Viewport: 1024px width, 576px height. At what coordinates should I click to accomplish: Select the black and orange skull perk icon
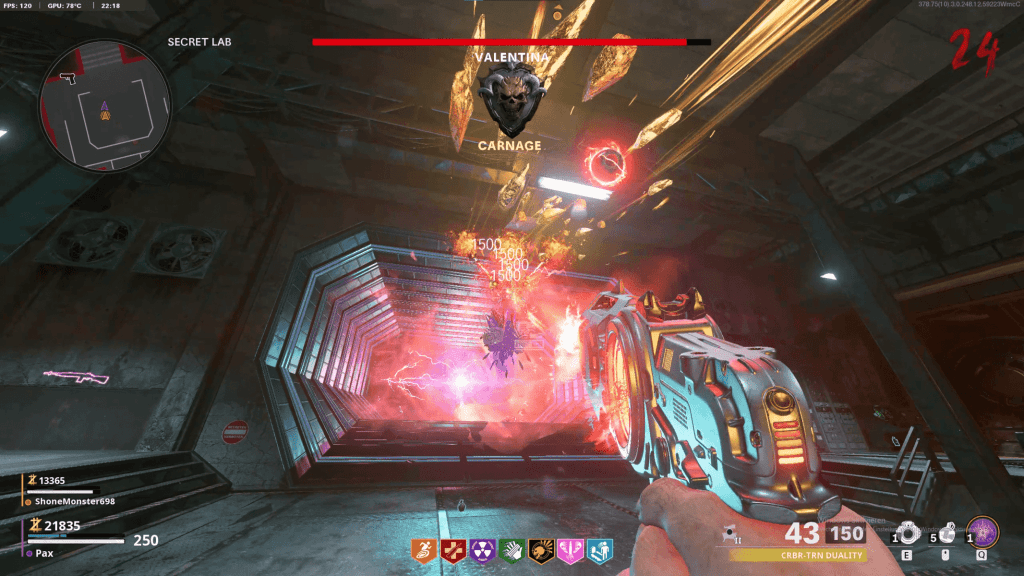pyautogui.click(x=541, y=549)
